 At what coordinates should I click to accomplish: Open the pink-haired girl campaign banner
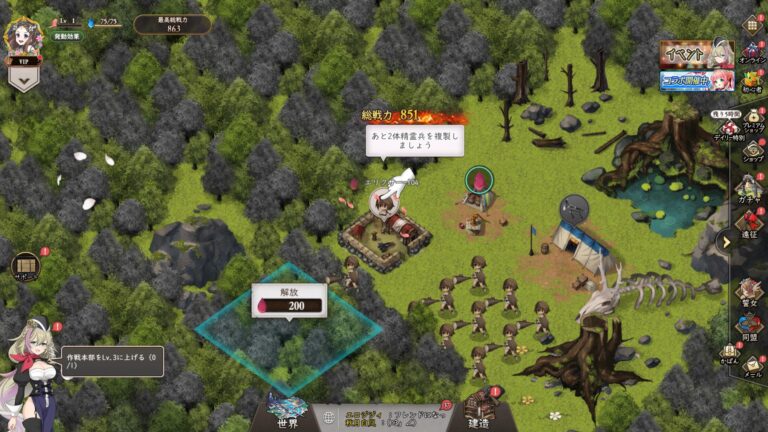click(697, 80)
